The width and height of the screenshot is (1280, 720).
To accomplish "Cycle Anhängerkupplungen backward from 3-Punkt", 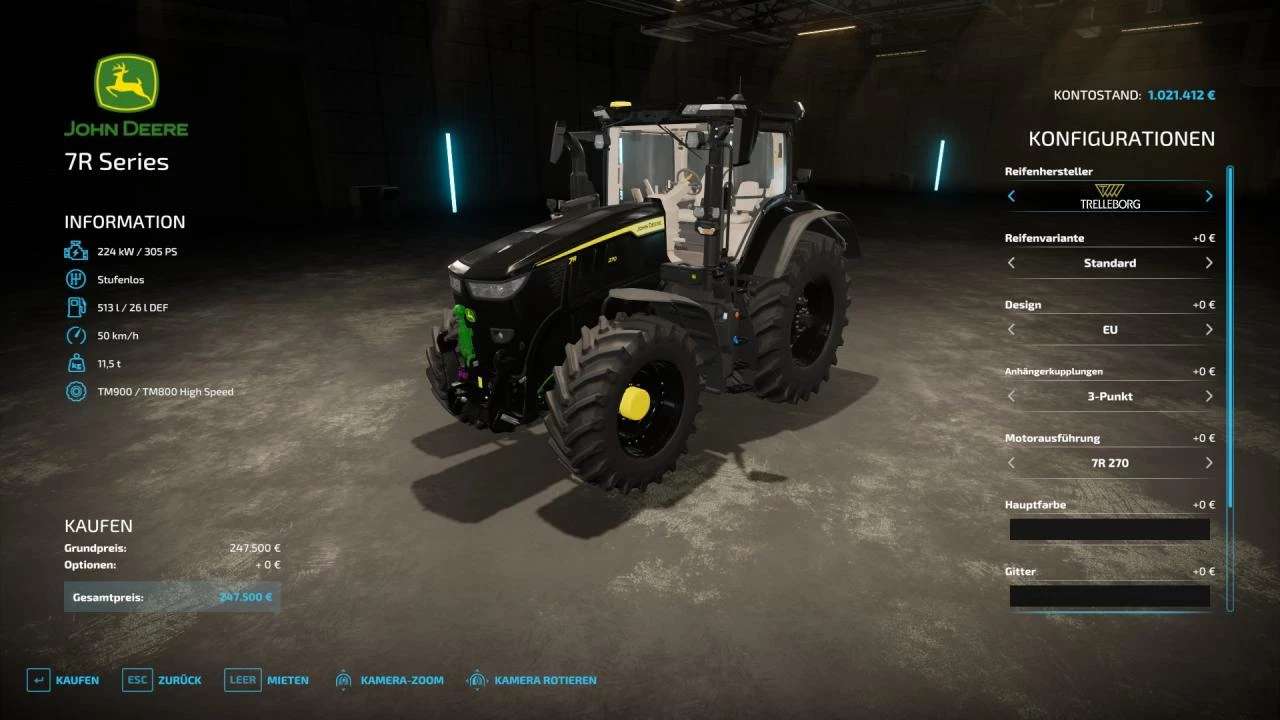I will click(1011, 396).
